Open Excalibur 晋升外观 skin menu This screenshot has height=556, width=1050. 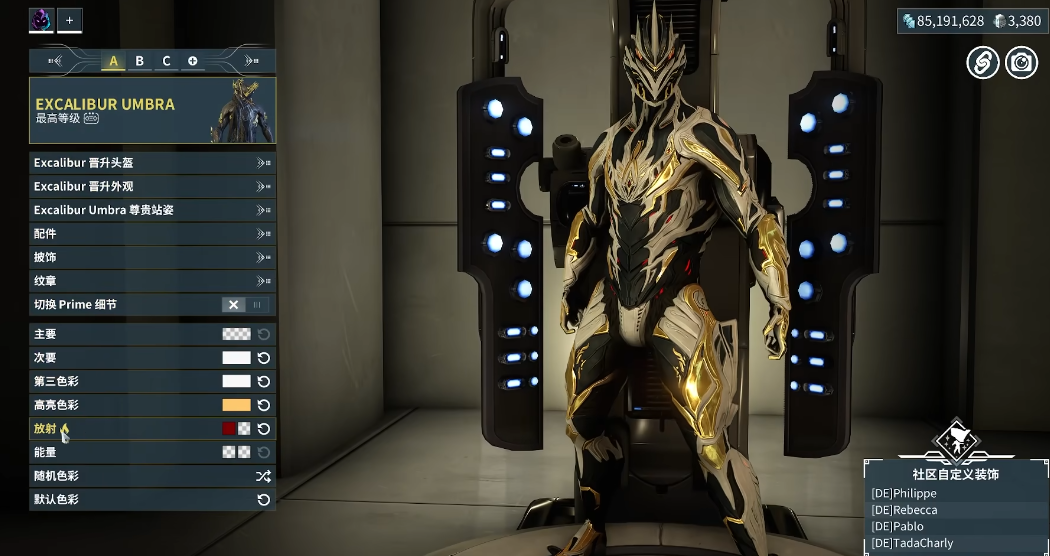point(152,186)
